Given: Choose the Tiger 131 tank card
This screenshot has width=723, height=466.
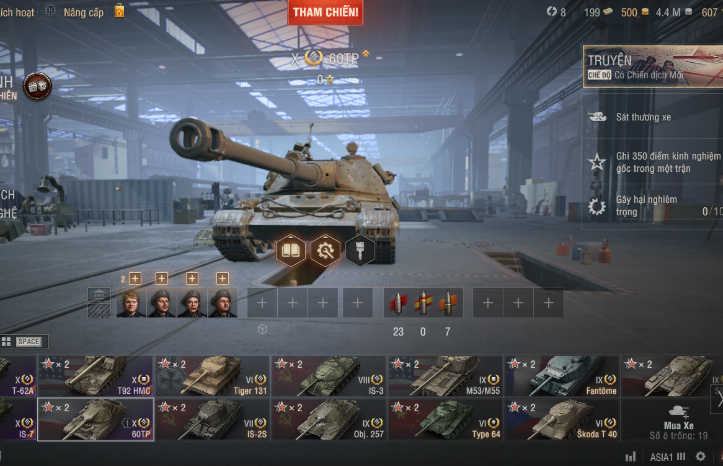Looking at the screenshot, I should click(212, 376).
